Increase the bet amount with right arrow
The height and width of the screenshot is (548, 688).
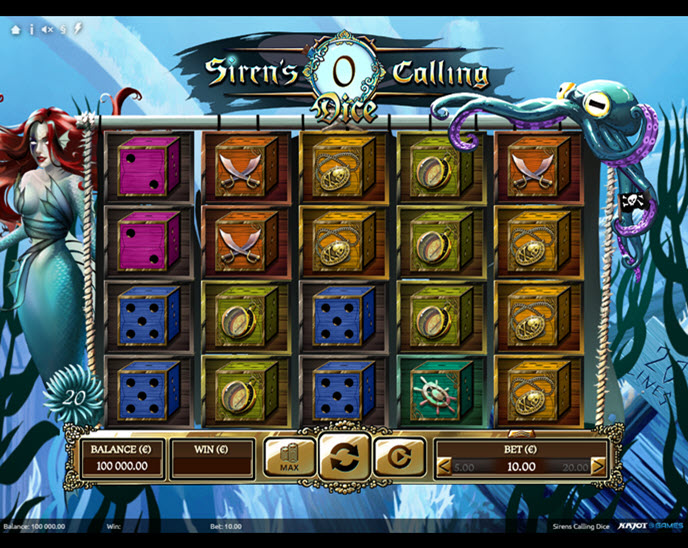click(x=598, y=467)
